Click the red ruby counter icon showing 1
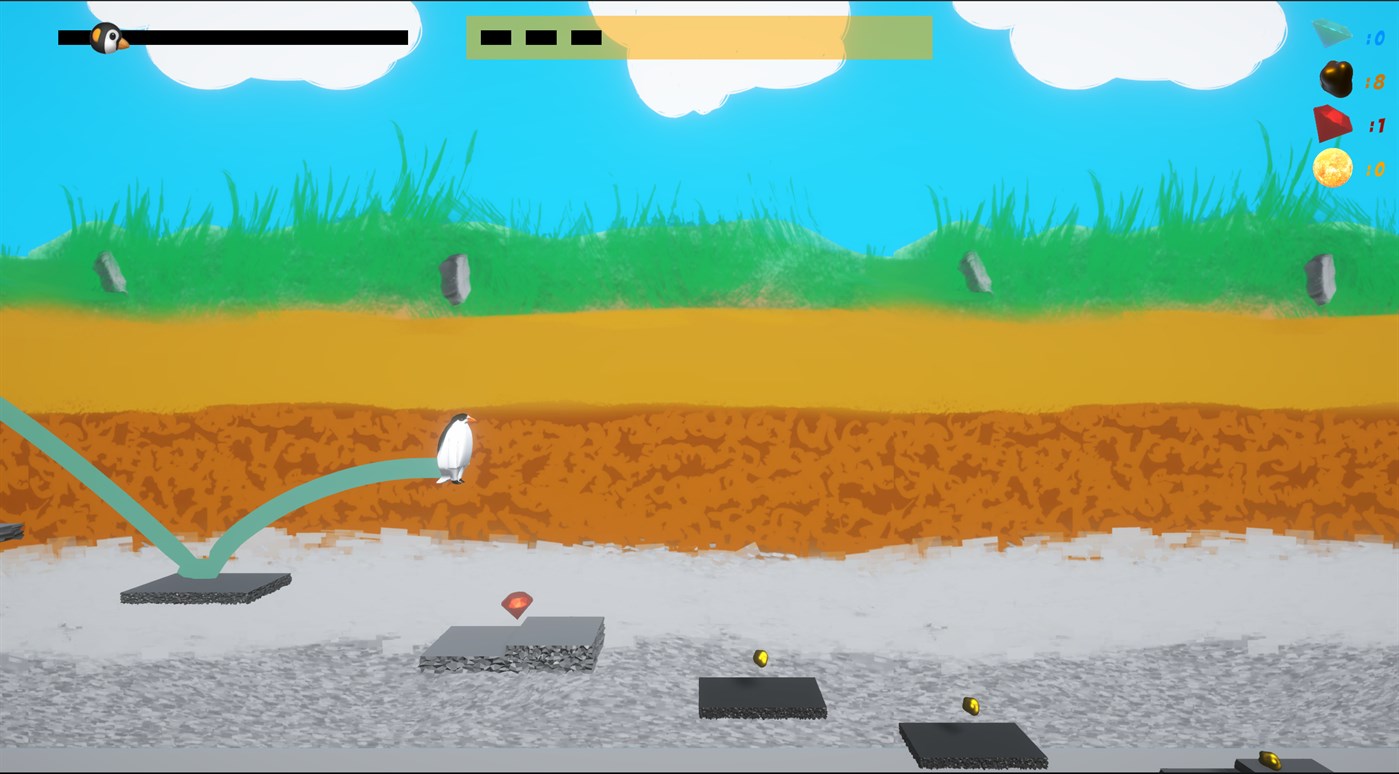This screenshot has width=1399, height=774. tap(1334, 124)
